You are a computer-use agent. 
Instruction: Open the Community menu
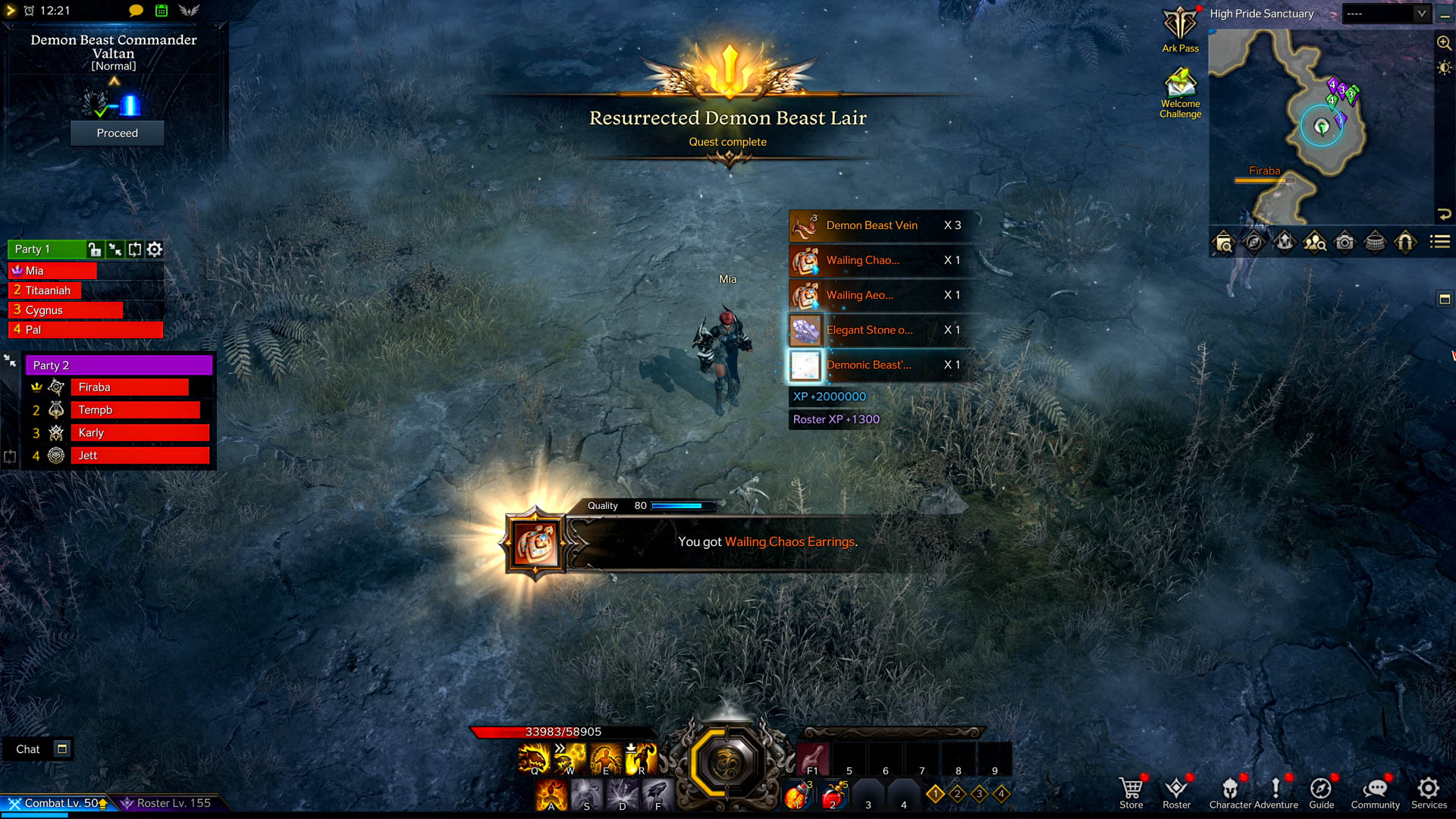tap(1375, 792)
